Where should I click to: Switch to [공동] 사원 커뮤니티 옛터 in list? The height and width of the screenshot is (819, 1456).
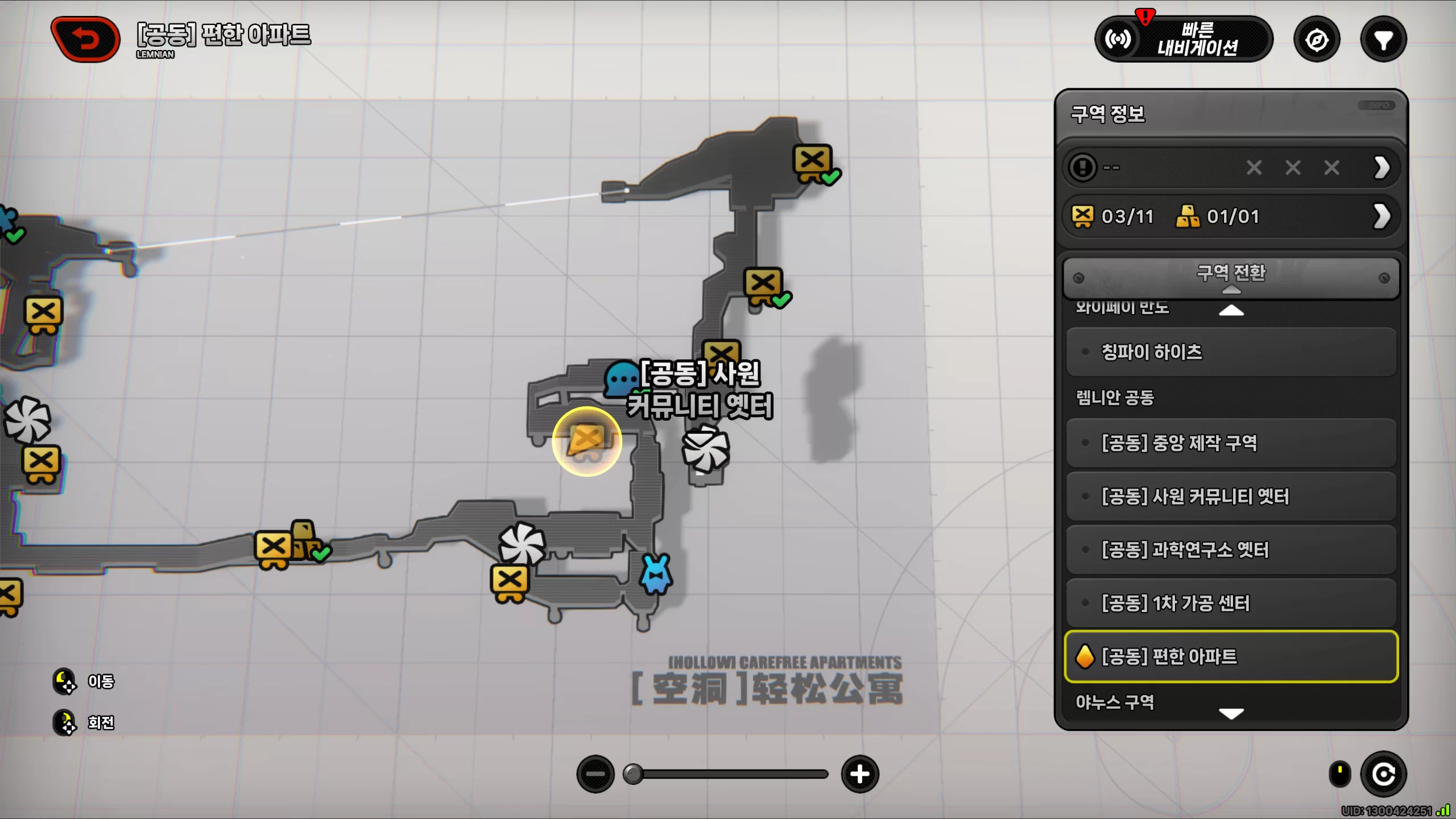point(1230,497)
